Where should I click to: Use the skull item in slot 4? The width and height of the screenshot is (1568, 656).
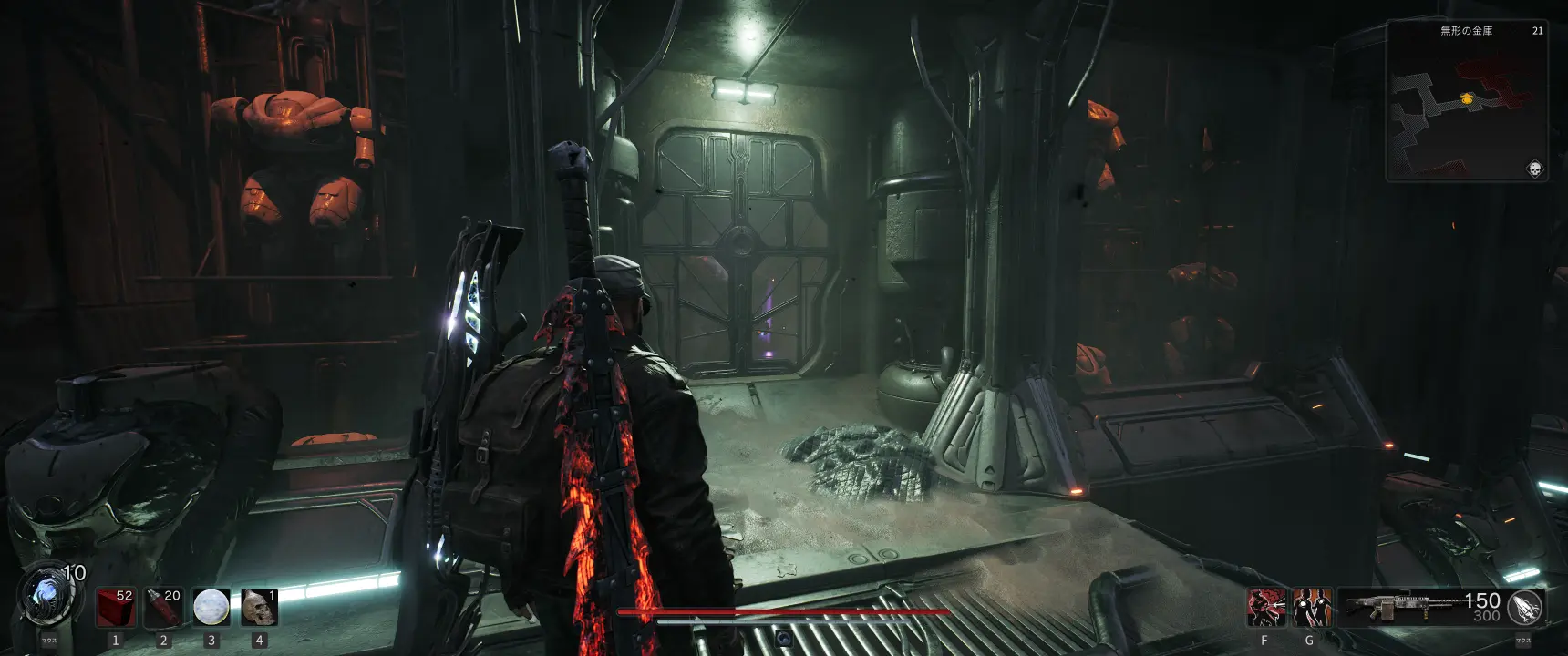click(x=259, y=607)
